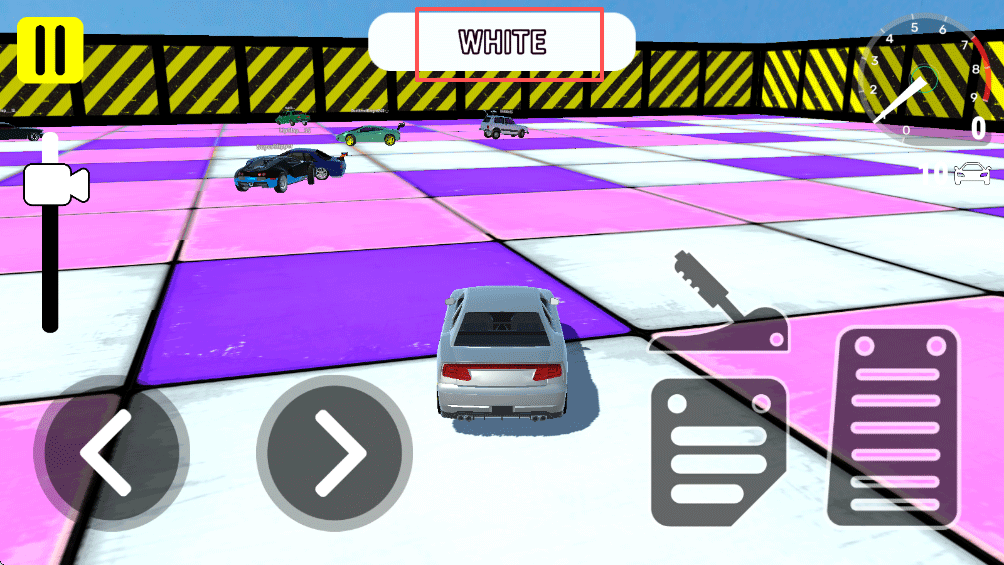The width and height of the screenshot is (1004, 565).
Task: Steer left with the left arrow button
Action: [x=111, y=453]
